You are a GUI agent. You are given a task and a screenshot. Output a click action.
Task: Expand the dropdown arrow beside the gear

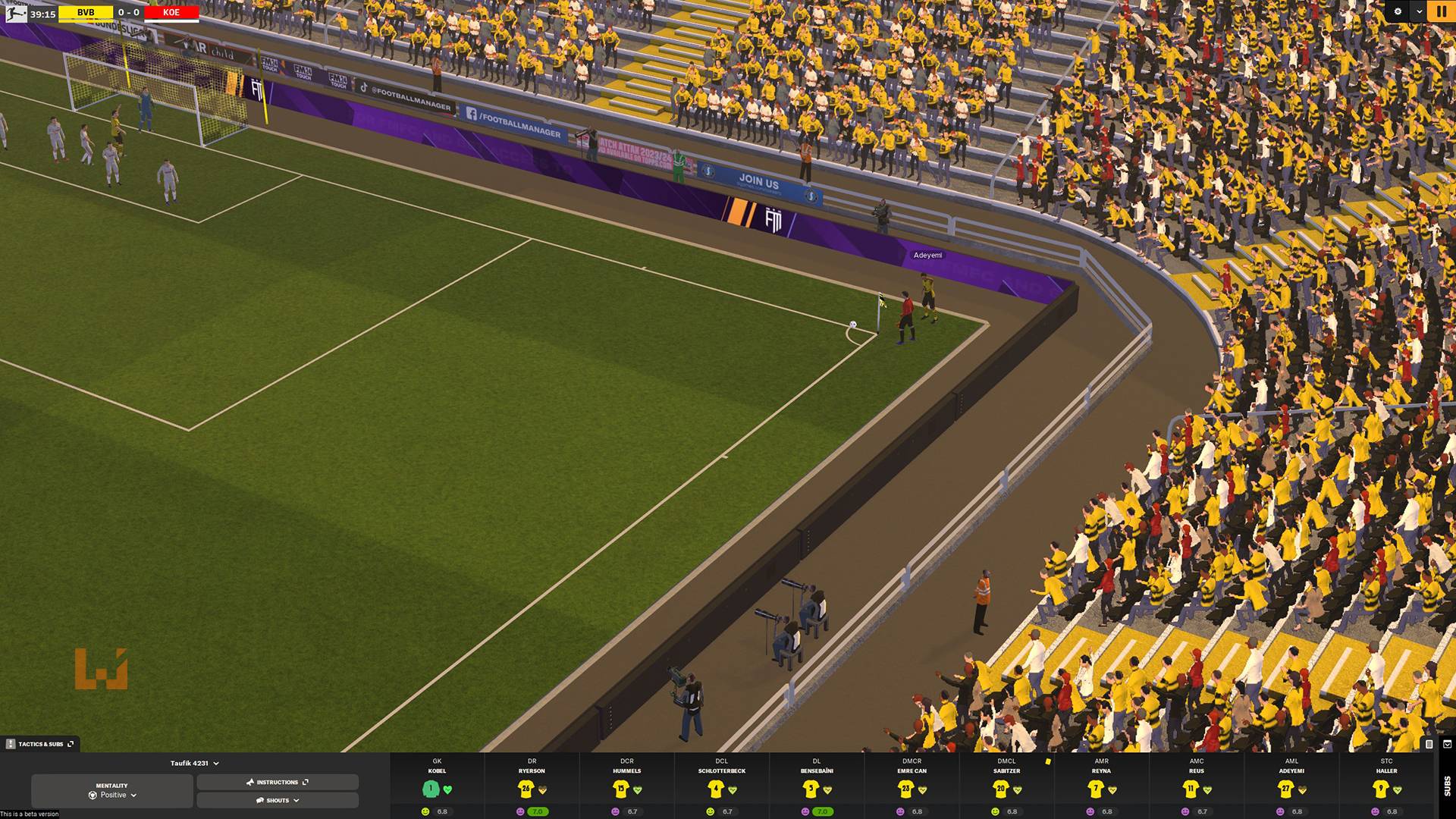(1419, 11)
